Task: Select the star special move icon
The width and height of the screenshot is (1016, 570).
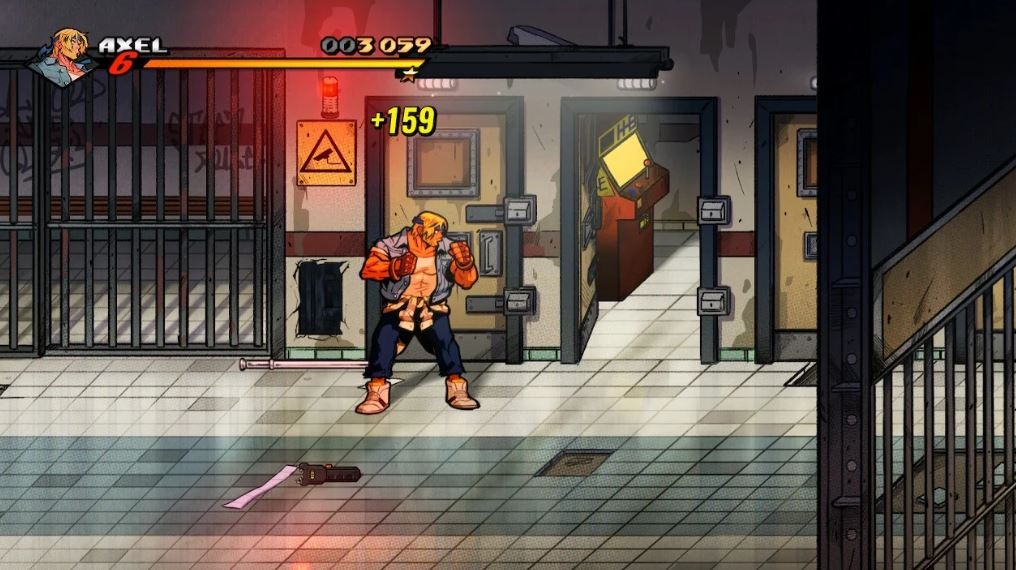Action: [x=408, y=72]
